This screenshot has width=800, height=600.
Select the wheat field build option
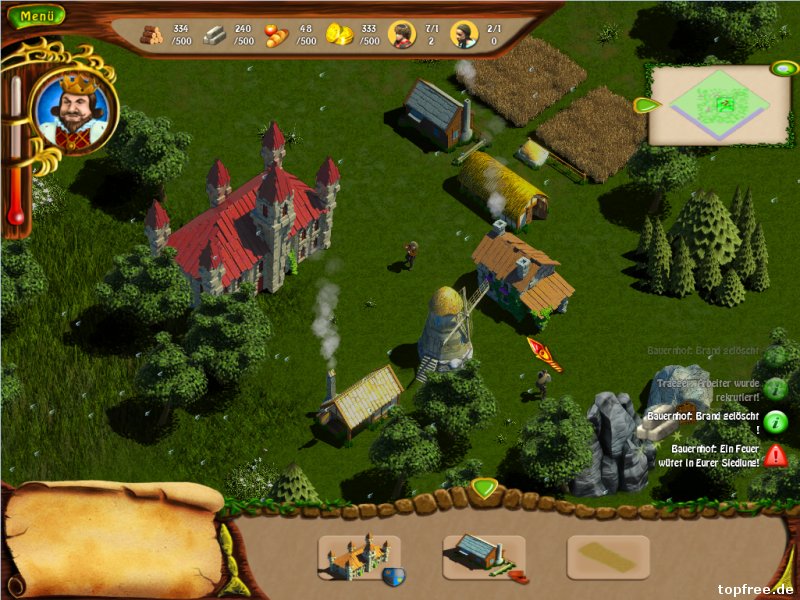[x=608, y=557]
